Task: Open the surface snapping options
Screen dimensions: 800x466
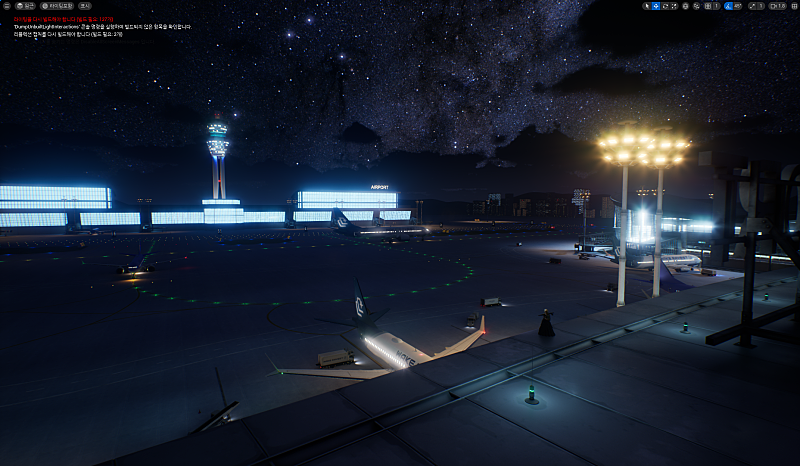Action: [x=697, y=6]
